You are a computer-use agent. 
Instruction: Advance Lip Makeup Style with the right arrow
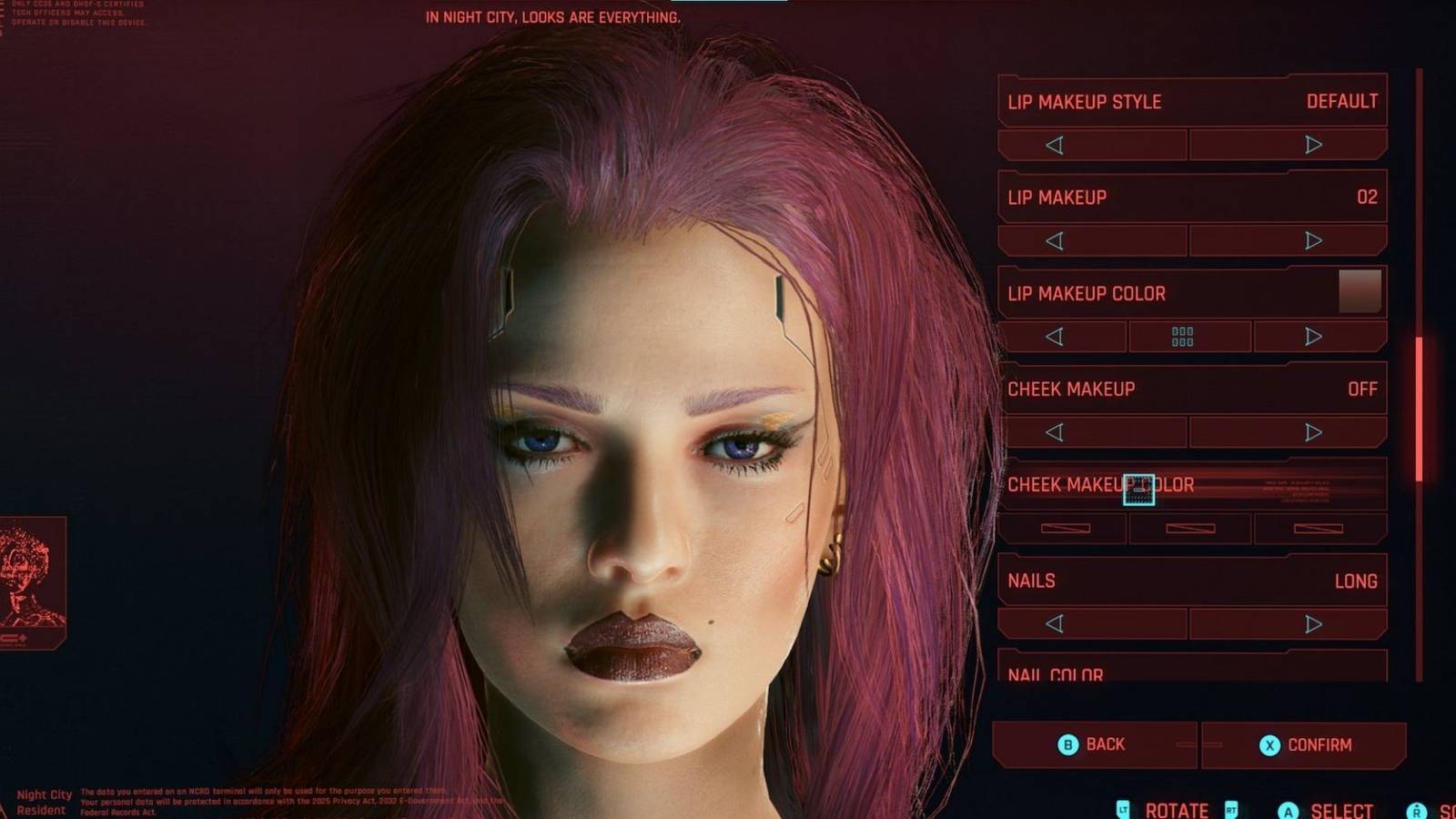[x=1311, y=143]
